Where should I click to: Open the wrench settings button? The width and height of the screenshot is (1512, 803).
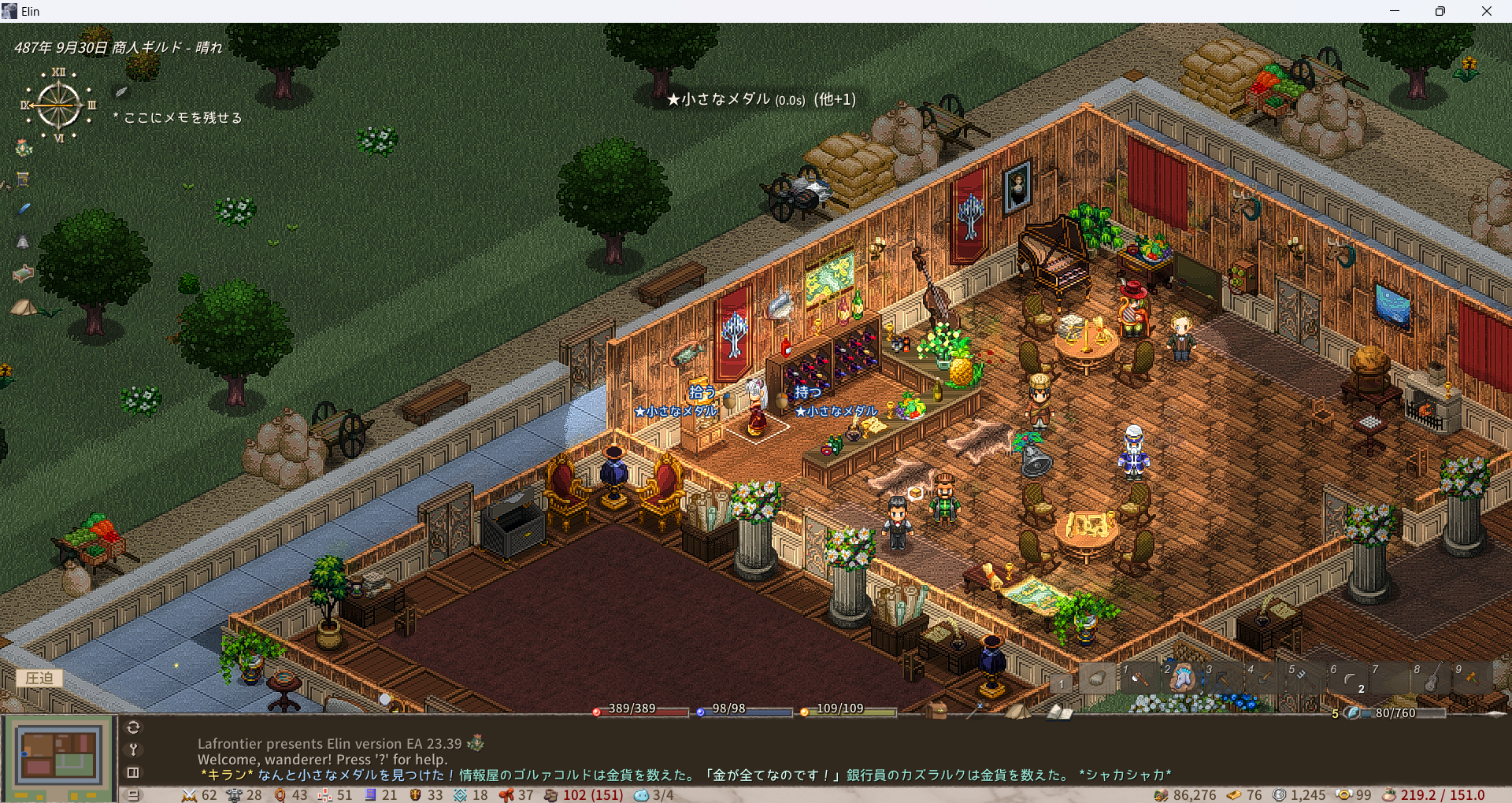pyautogui.click(x=133, y=749)
